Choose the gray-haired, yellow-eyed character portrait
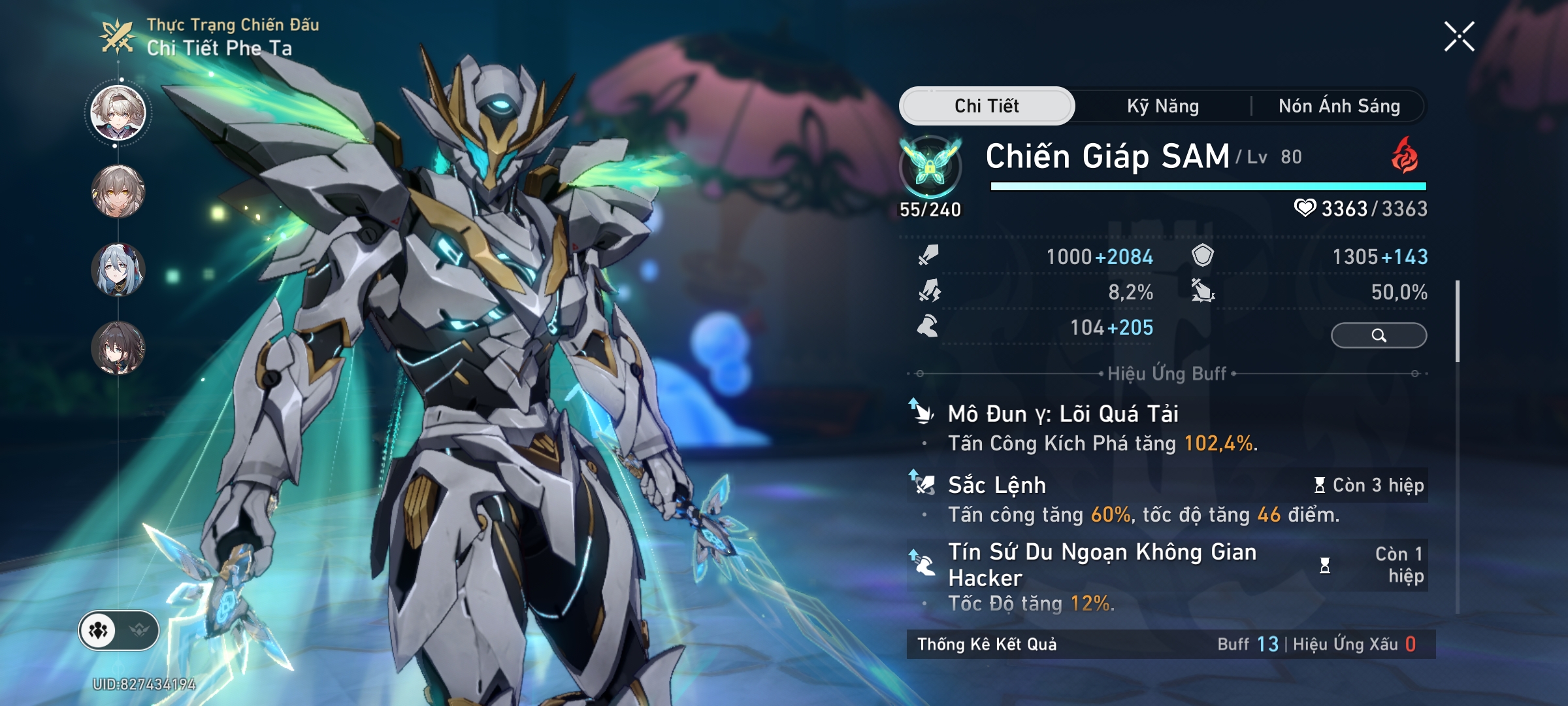This screenshot has height=706, width=1568. (x=118, y=191)
